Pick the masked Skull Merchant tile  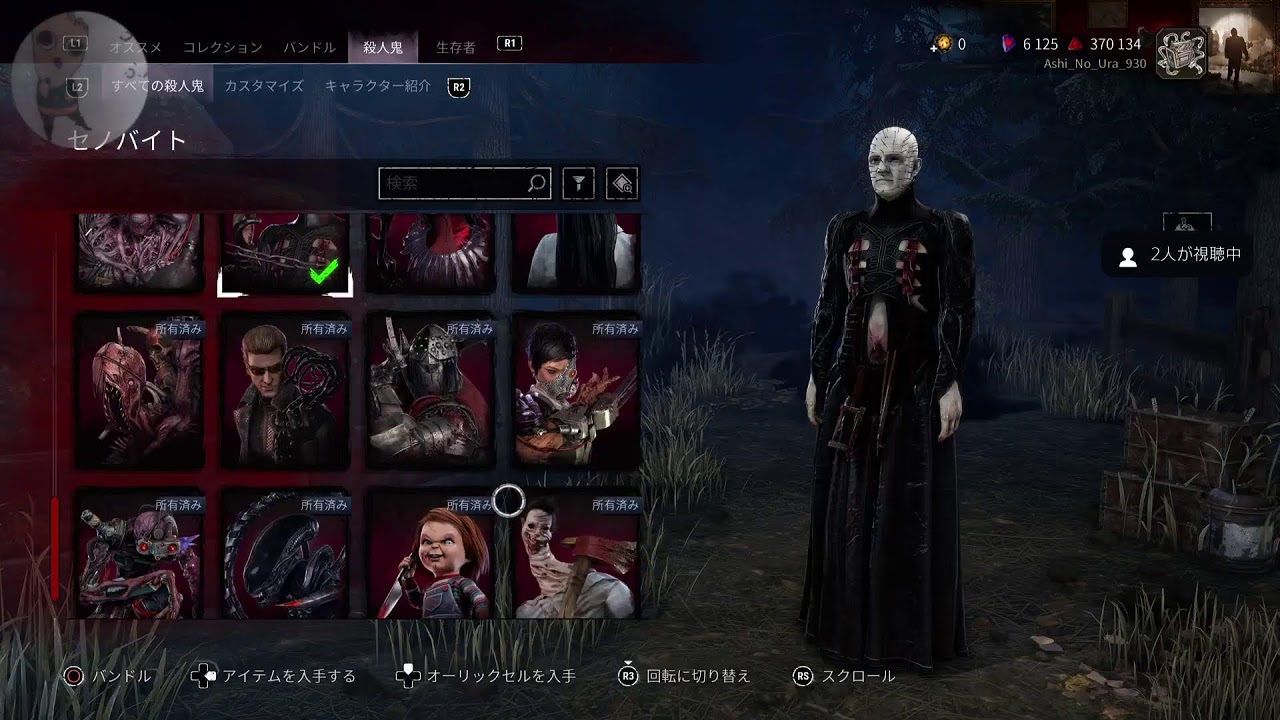point(576,391)
